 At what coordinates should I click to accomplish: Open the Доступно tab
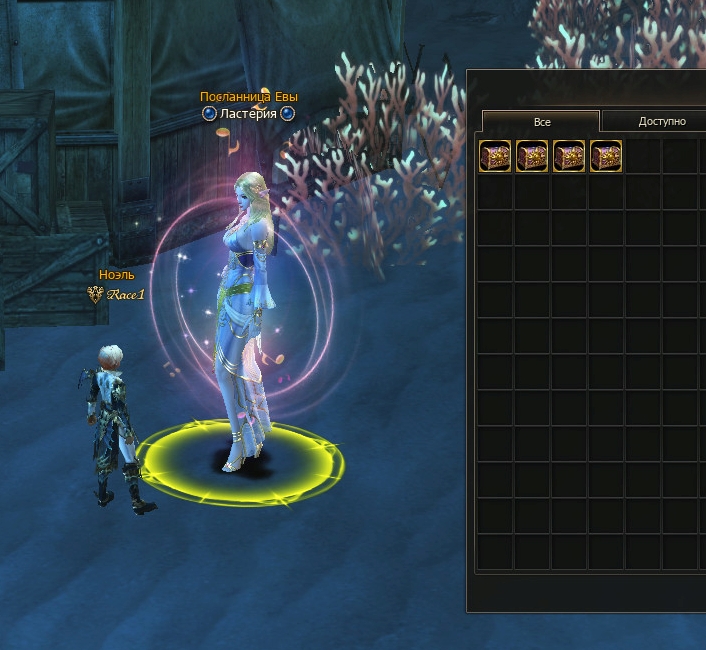coord(661,122)
